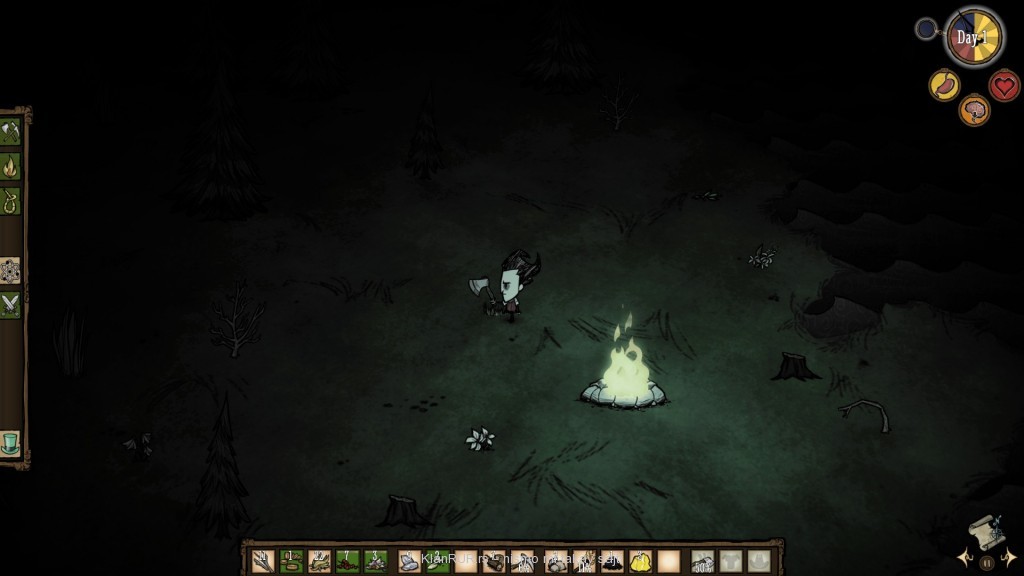Open the Fight crafting tab with crossed swords
1024x576 pixels.
tap(11, 305)
